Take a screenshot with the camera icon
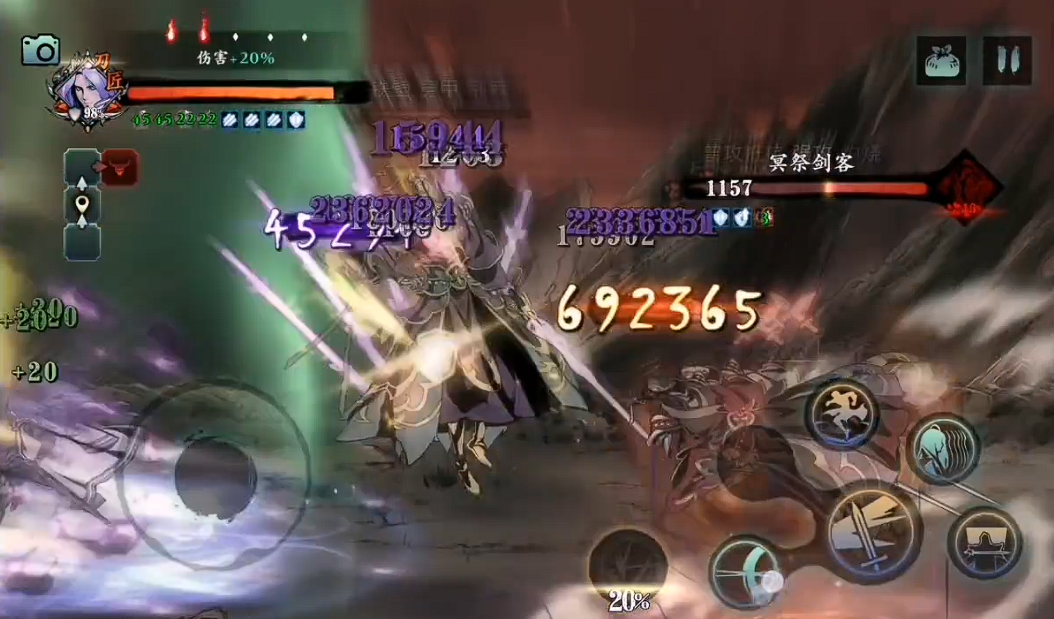Viewport: 1054px width, 619px height. 41,49
